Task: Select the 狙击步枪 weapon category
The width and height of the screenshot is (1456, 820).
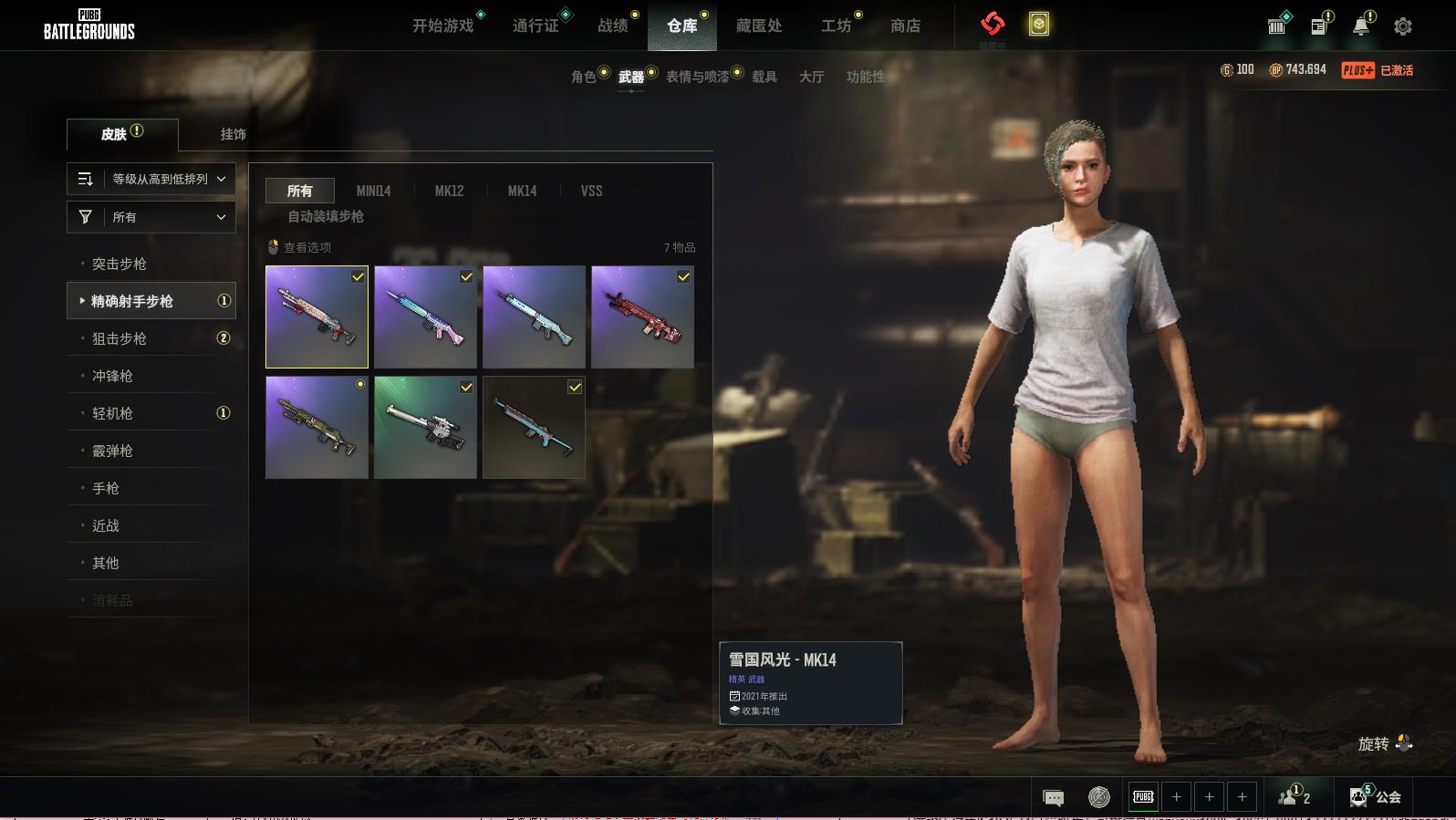Action: (120, 338)
